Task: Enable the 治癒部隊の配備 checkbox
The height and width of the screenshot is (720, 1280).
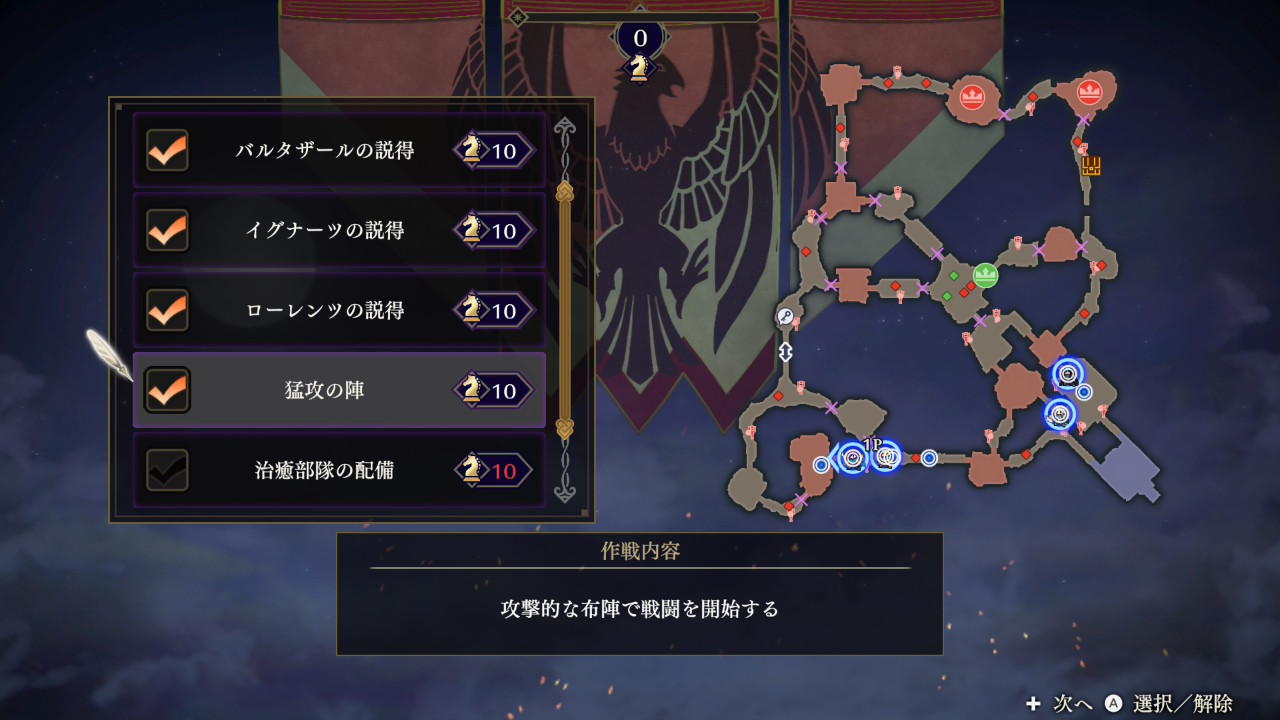Action: (x=167, y=470)
